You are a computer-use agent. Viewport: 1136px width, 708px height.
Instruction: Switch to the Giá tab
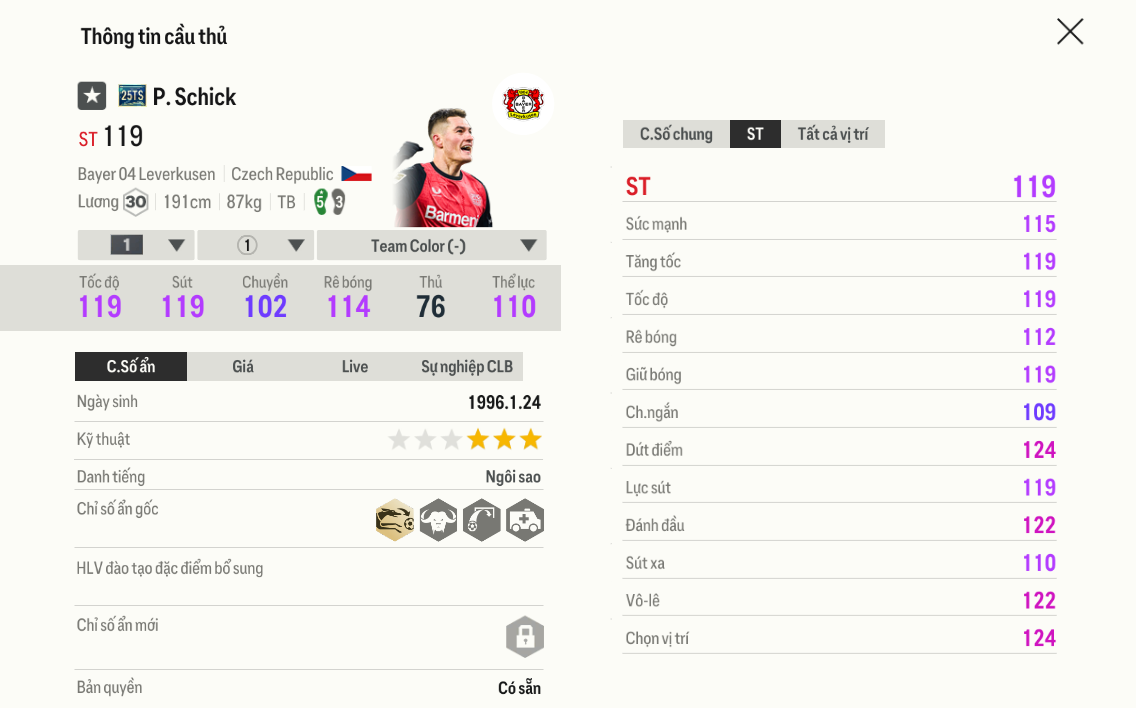(243, 367)
